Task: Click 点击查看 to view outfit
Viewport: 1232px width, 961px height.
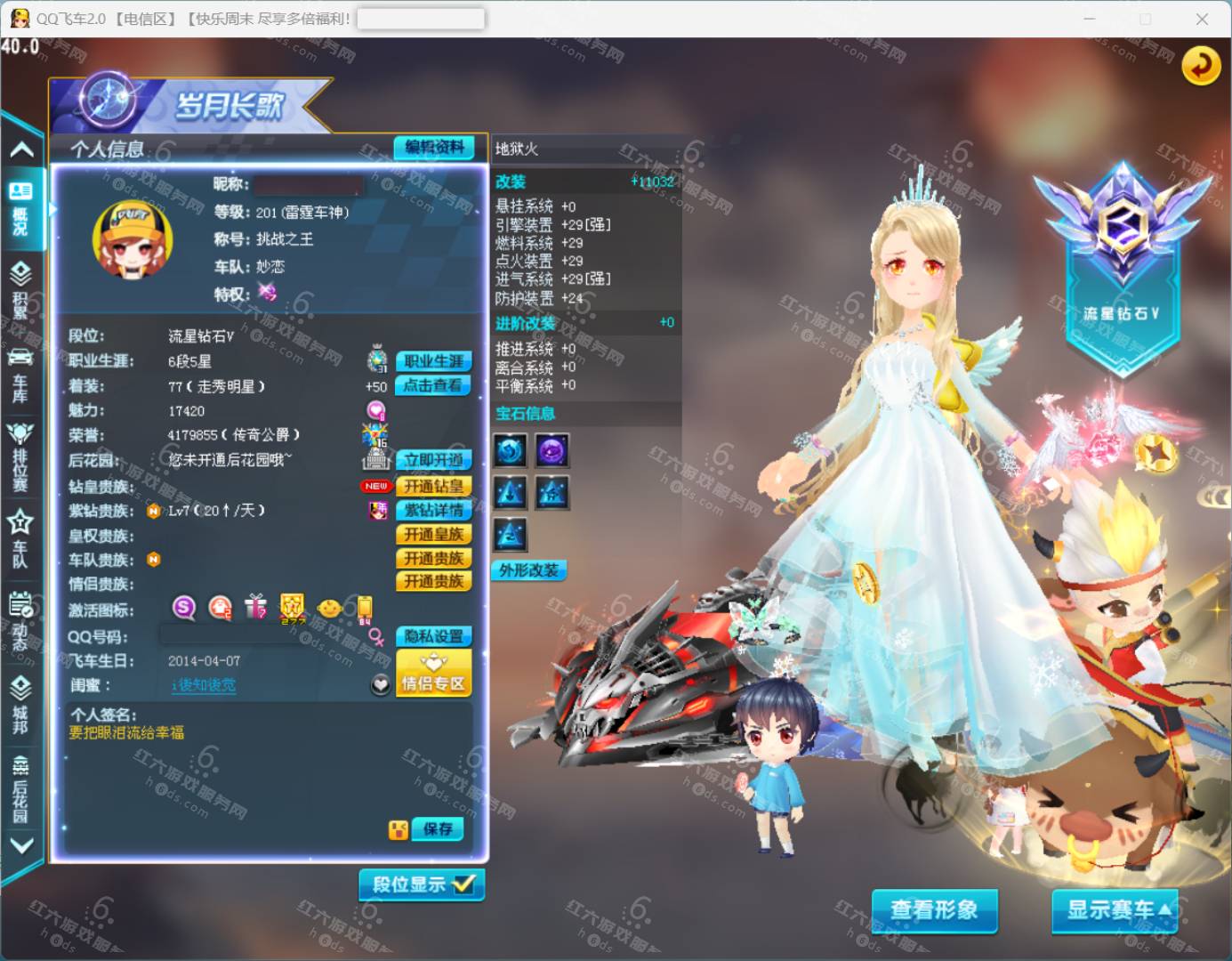Action: [433, 385]
